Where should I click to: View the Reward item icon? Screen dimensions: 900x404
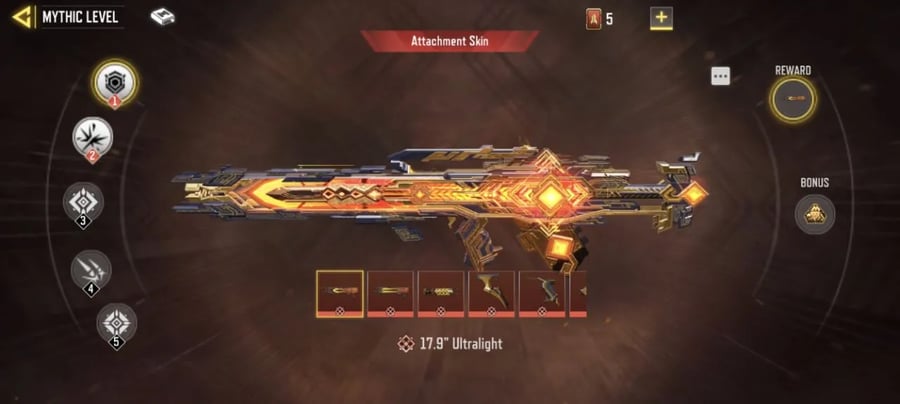pyautogui.click(x=793, y=99)
